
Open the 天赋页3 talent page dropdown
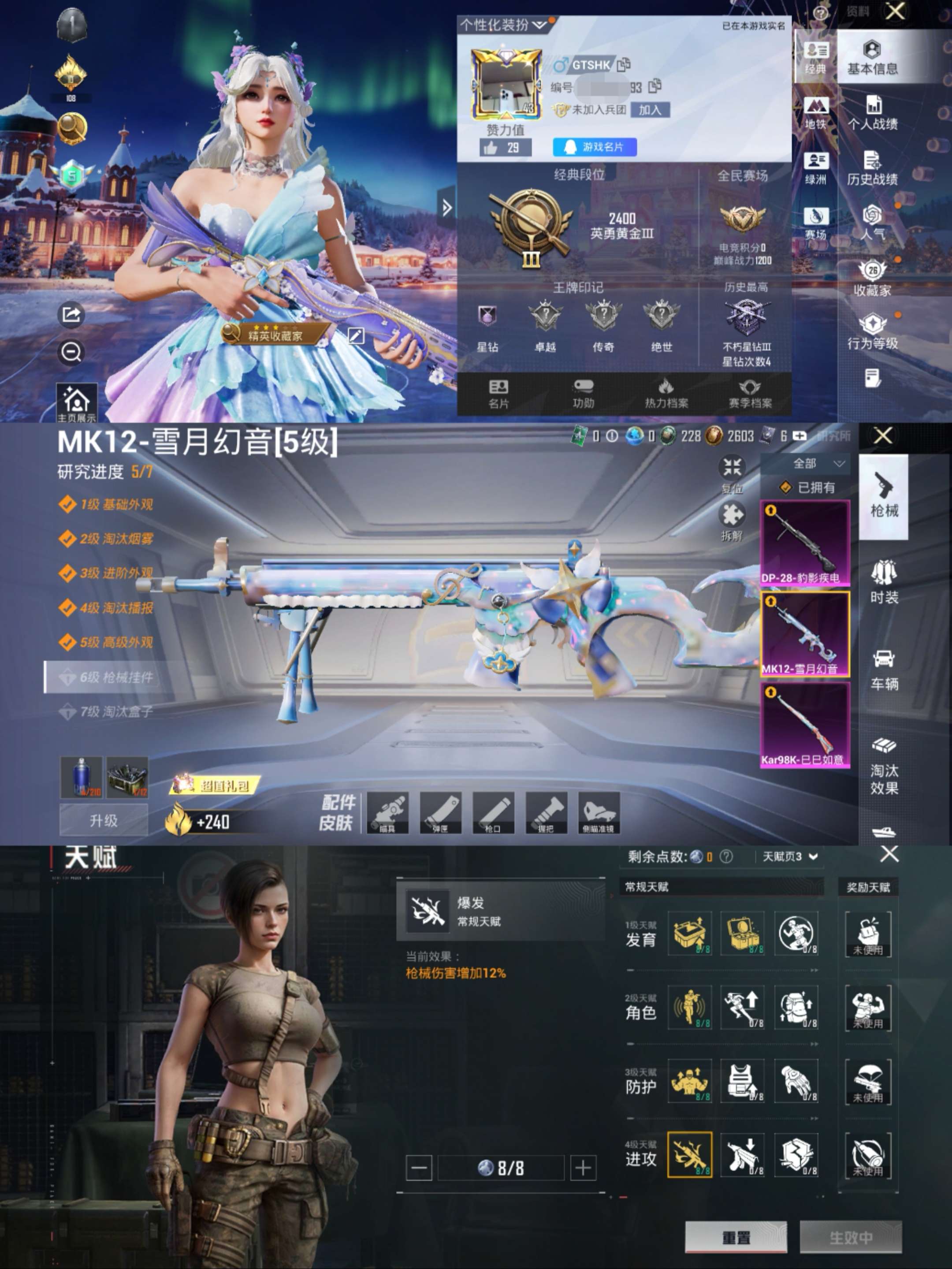790,856
